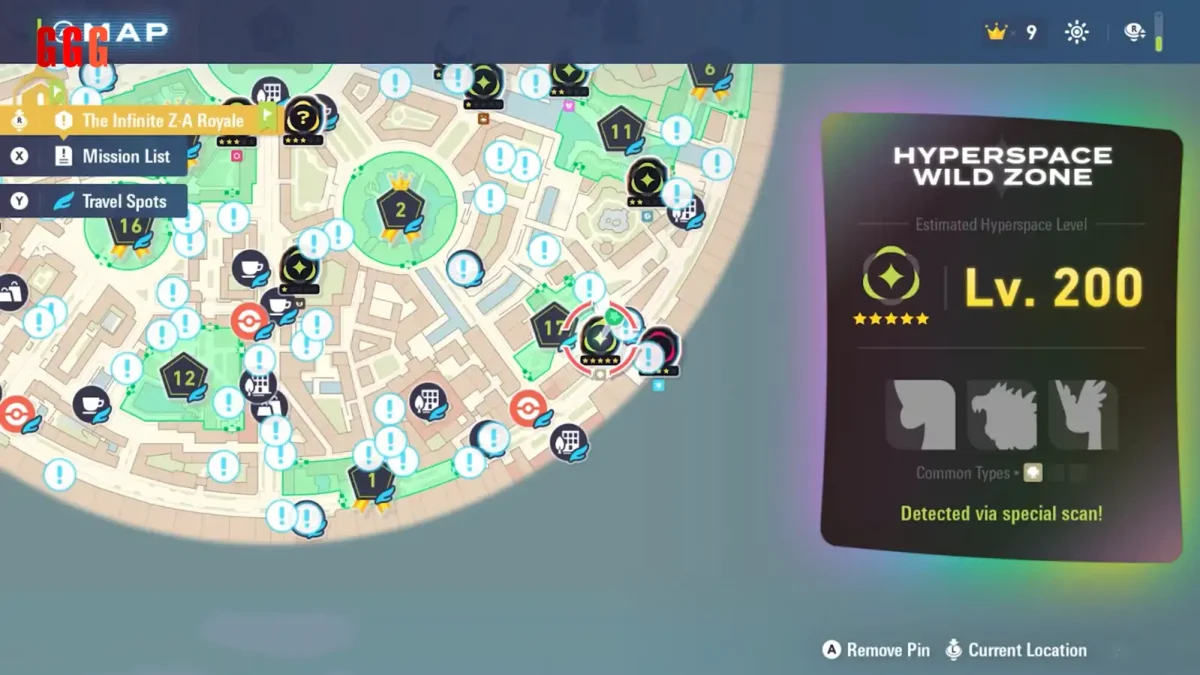Select Wild Zone 11 marker on map
Viewport: 1200px width, 675px height.
(x=621, y=131)
